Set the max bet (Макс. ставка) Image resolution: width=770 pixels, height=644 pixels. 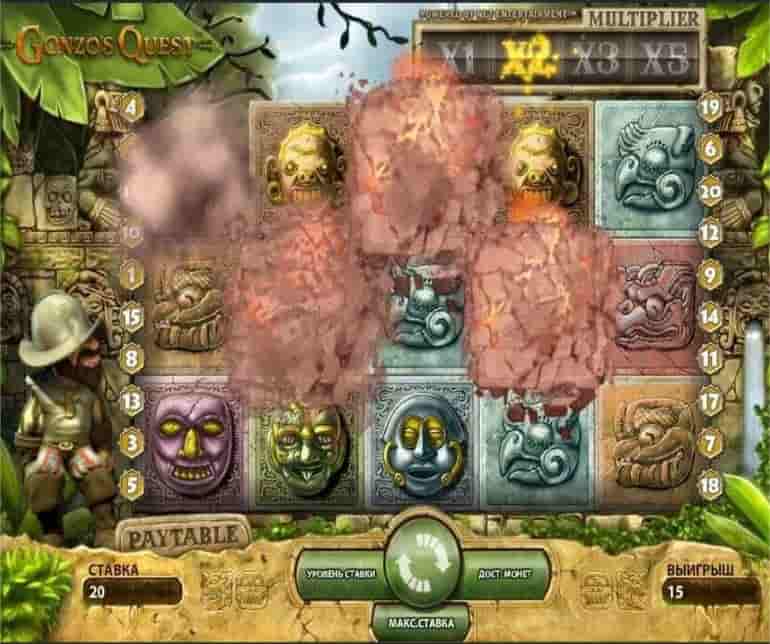412,622
